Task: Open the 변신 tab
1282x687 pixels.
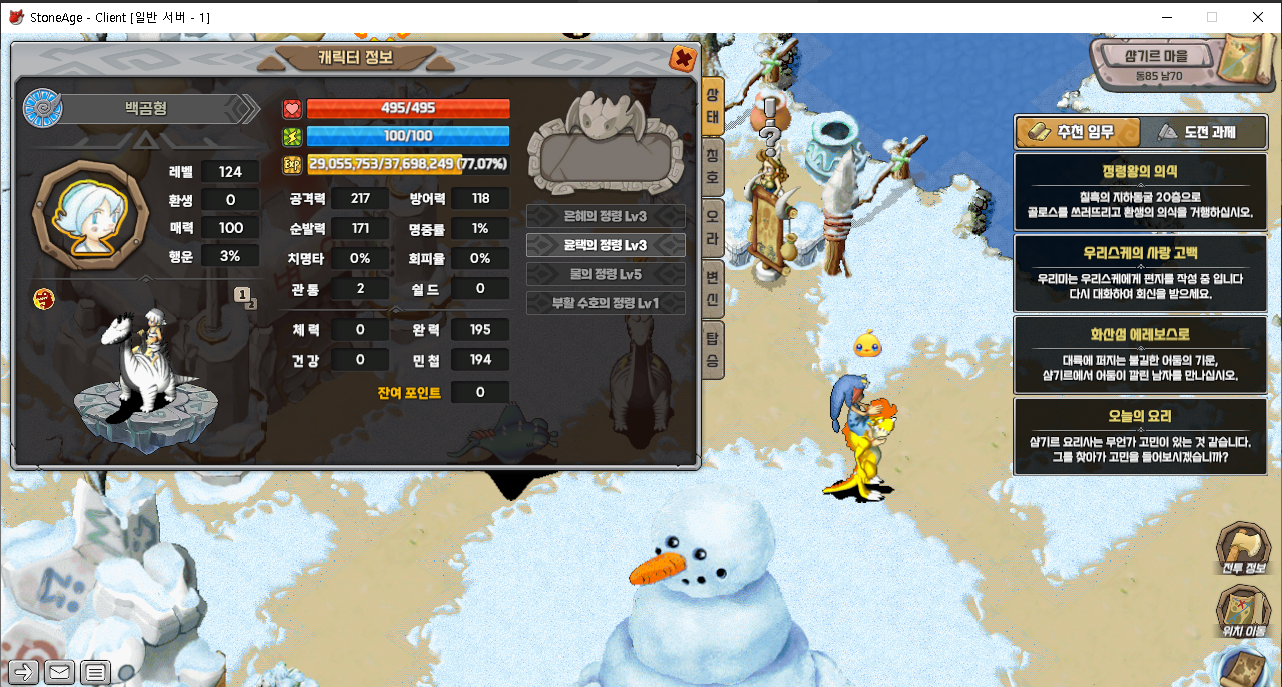Action: coord(712,281)
